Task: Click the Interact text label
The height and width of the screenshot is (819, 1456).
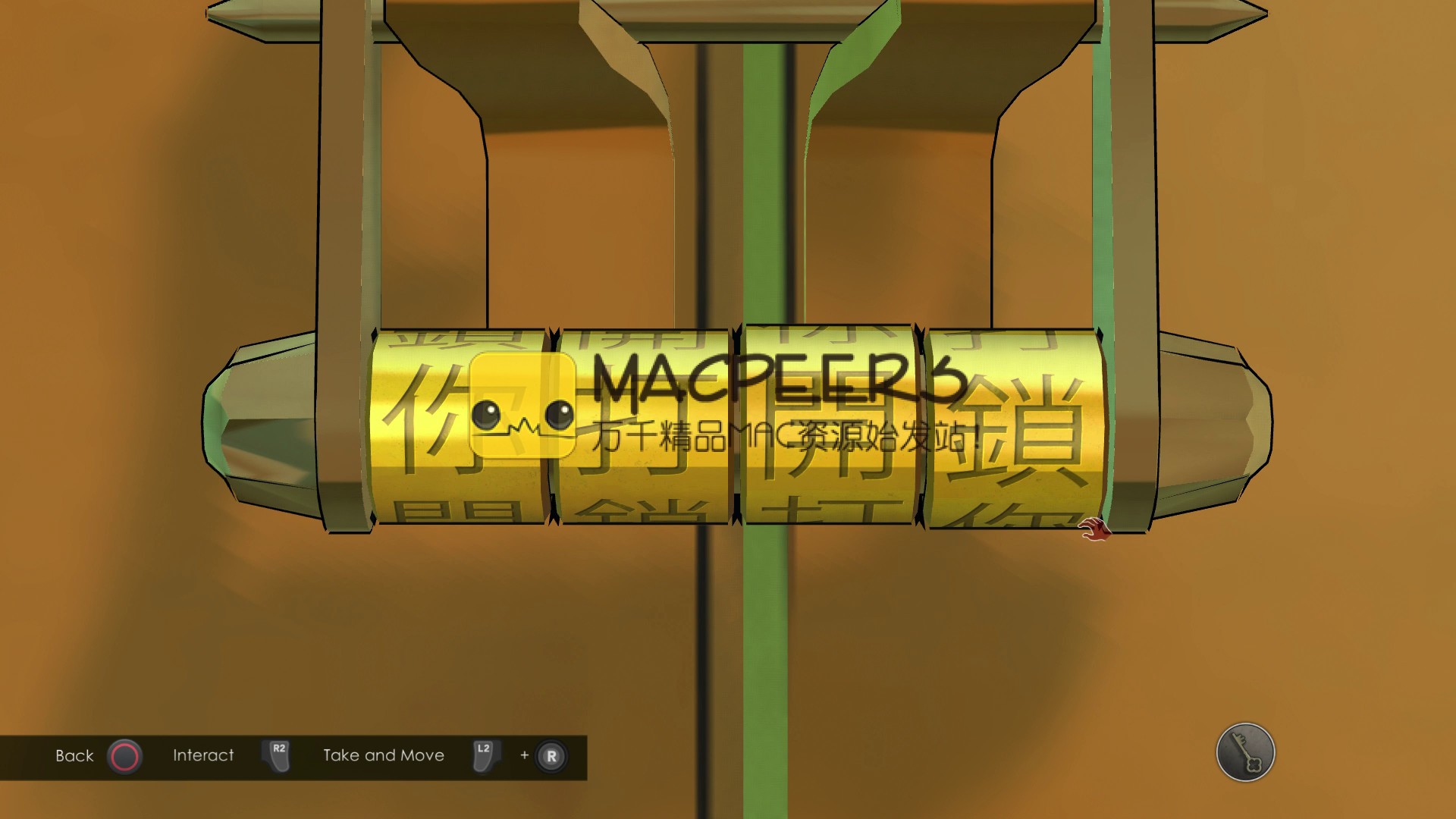Action: tap(203, 755)
